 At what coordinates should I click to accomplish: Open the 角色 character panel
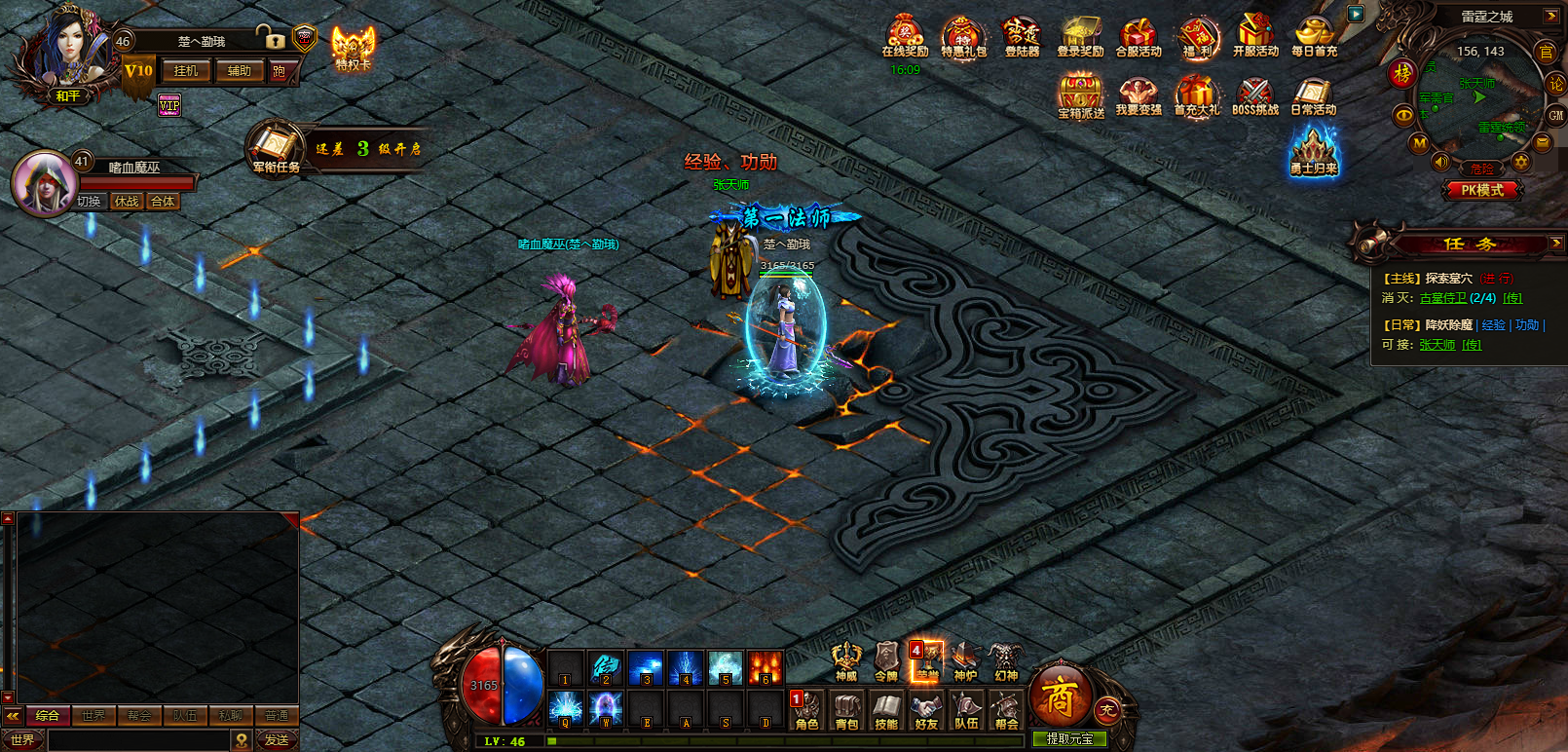coord(806,710)
